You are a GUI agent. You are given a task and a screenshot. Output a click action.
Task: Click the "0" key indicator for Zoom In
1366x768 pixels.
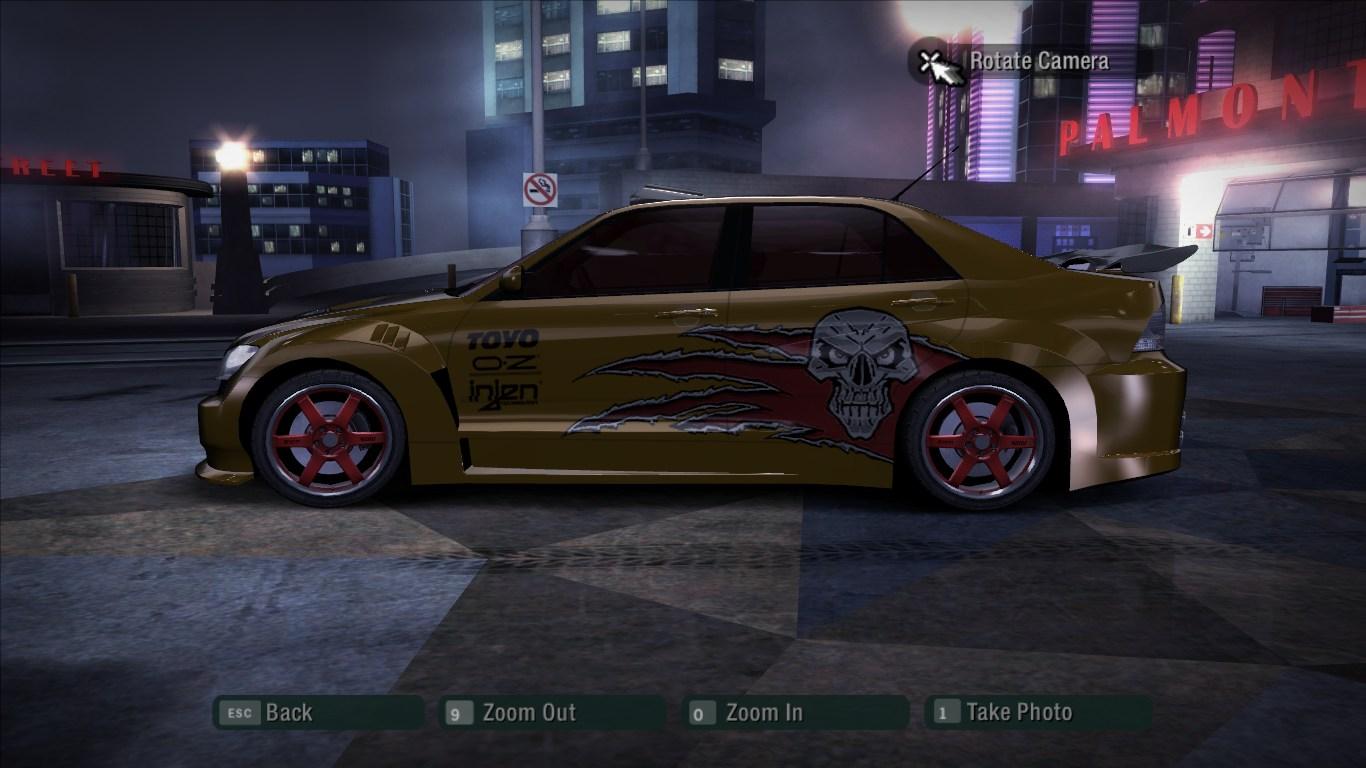click(699, 713)
